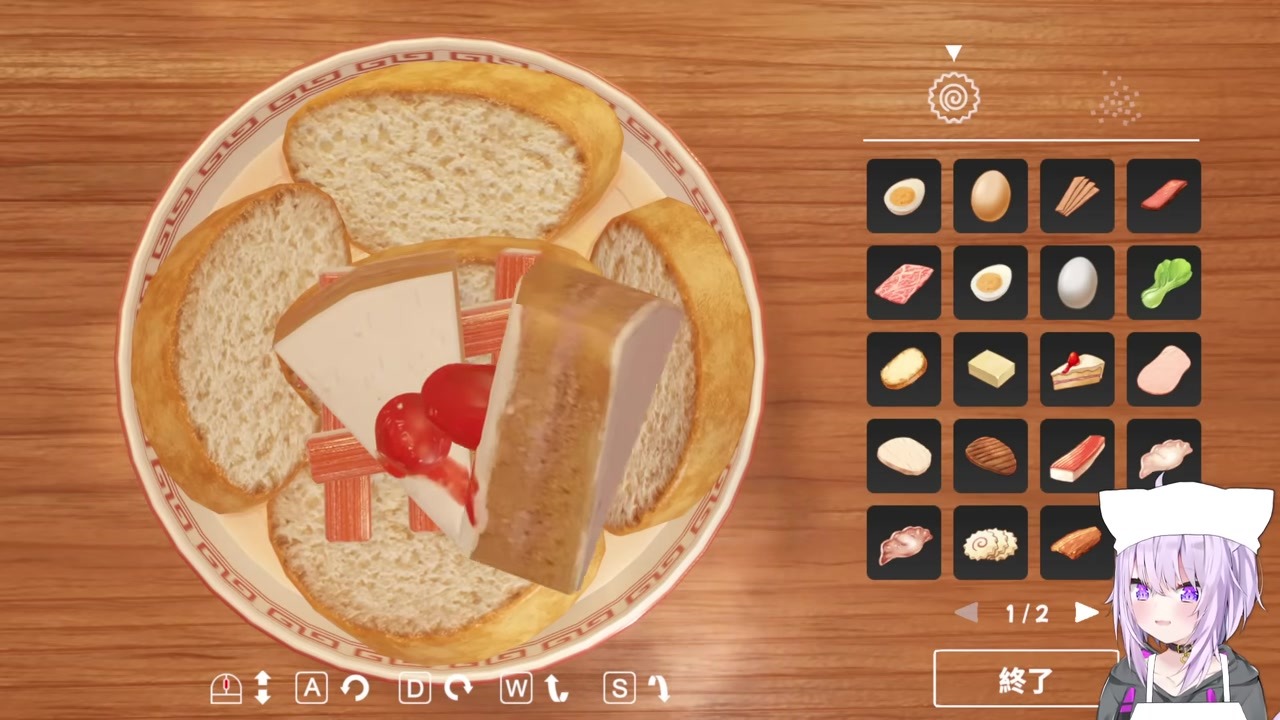The image size is (1280, 720).
Task: Select the butter pat ingredient
Action: point(990,369)
